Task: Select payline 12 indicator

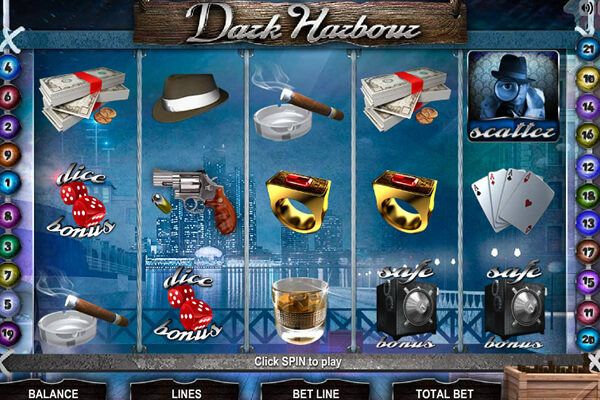Action: (x=588, y=162)
